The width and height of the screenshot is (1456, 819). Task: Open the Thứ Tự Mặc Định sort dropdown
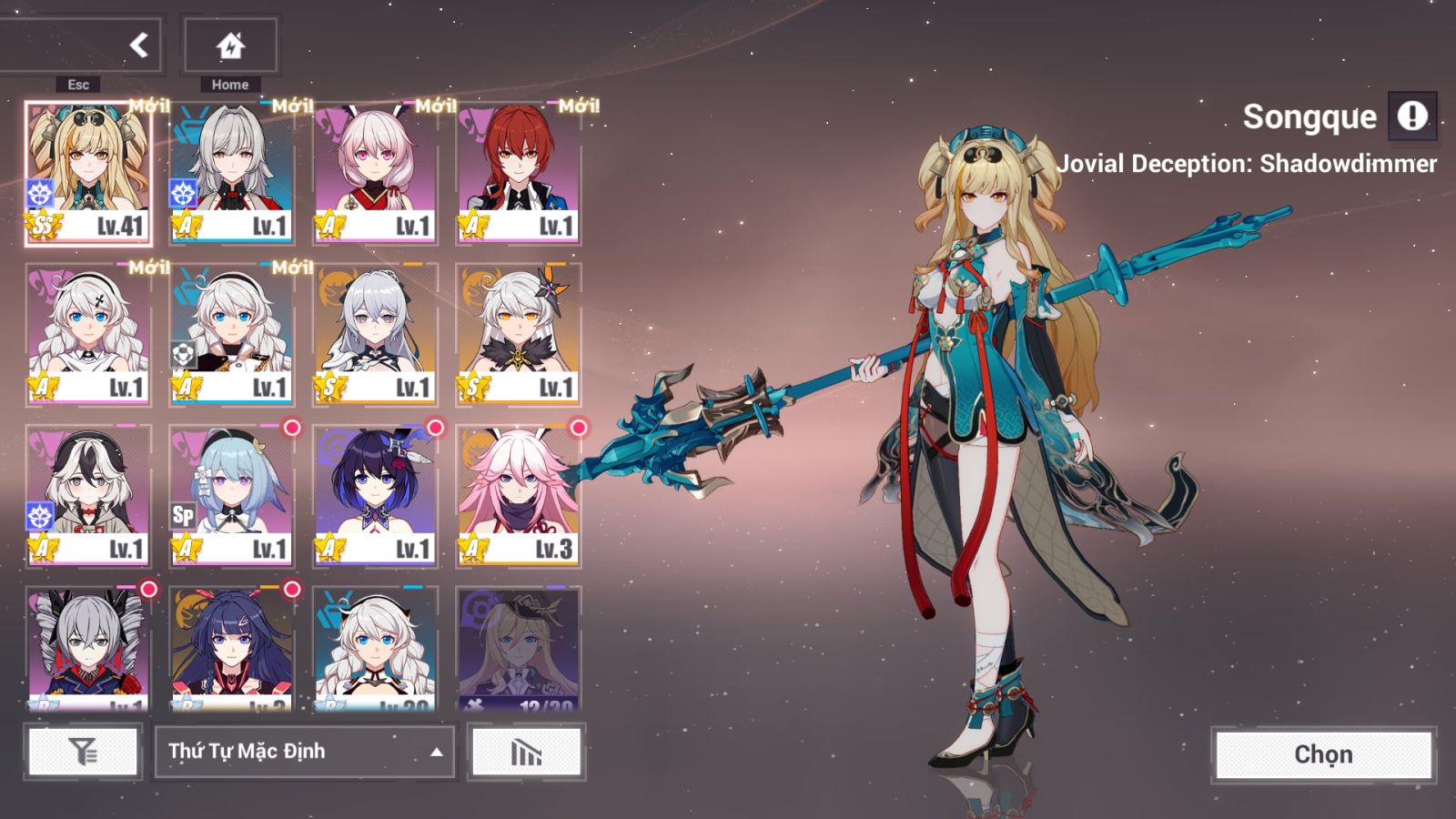pyautogui.click(x=305, y=752)
